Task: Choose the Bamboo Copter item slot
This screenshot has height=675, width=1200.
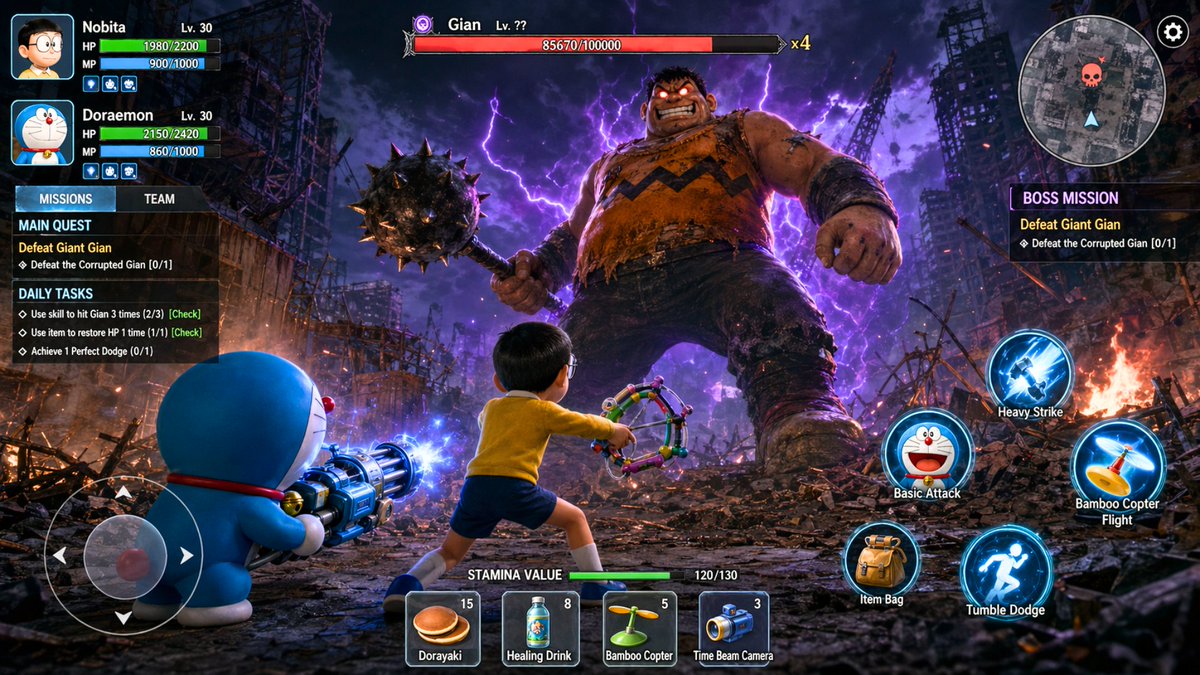Action: [x=639, y=628]
